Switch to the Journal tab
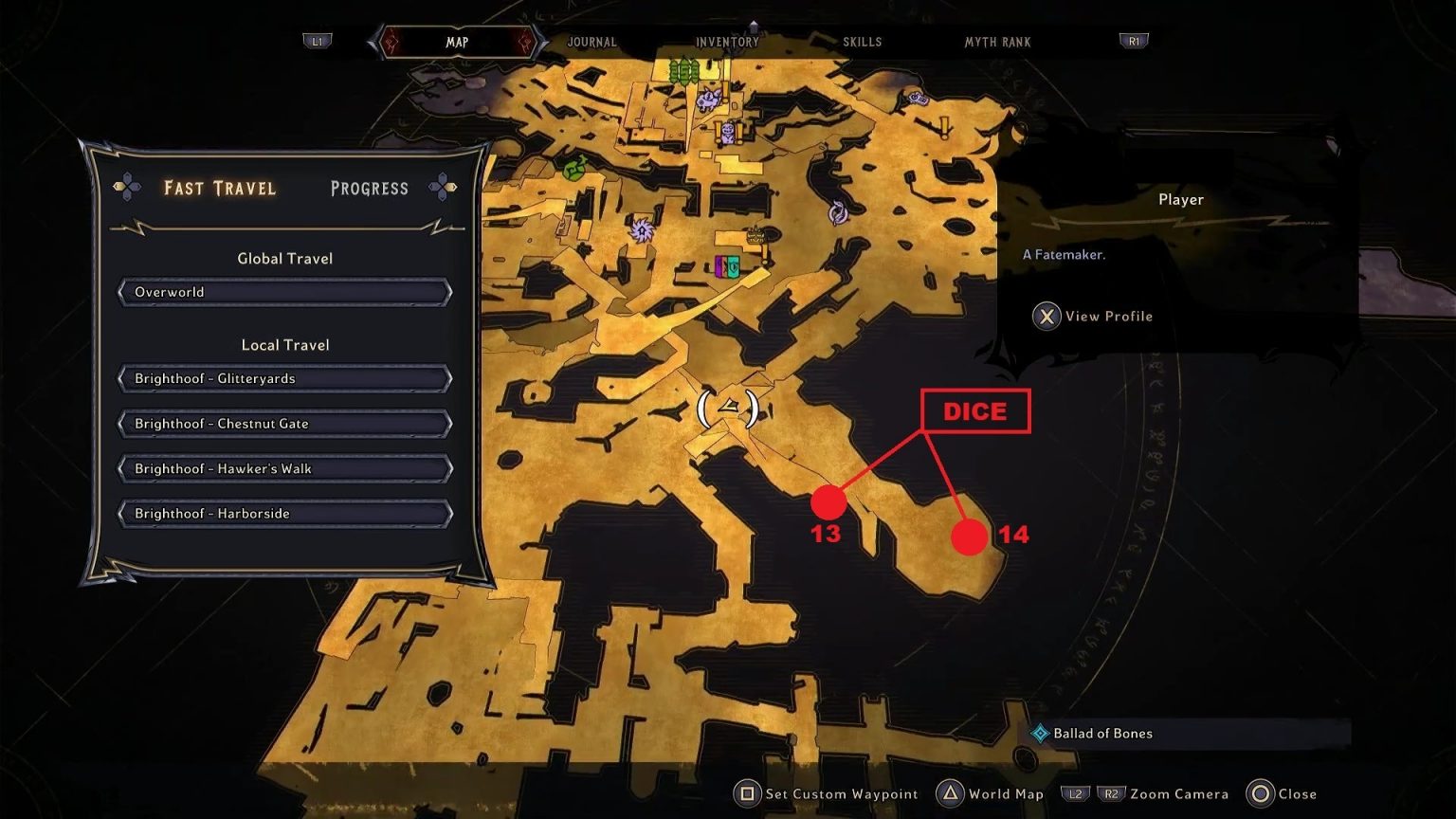This screenshot has width=1456, height=819. point(591,42)
